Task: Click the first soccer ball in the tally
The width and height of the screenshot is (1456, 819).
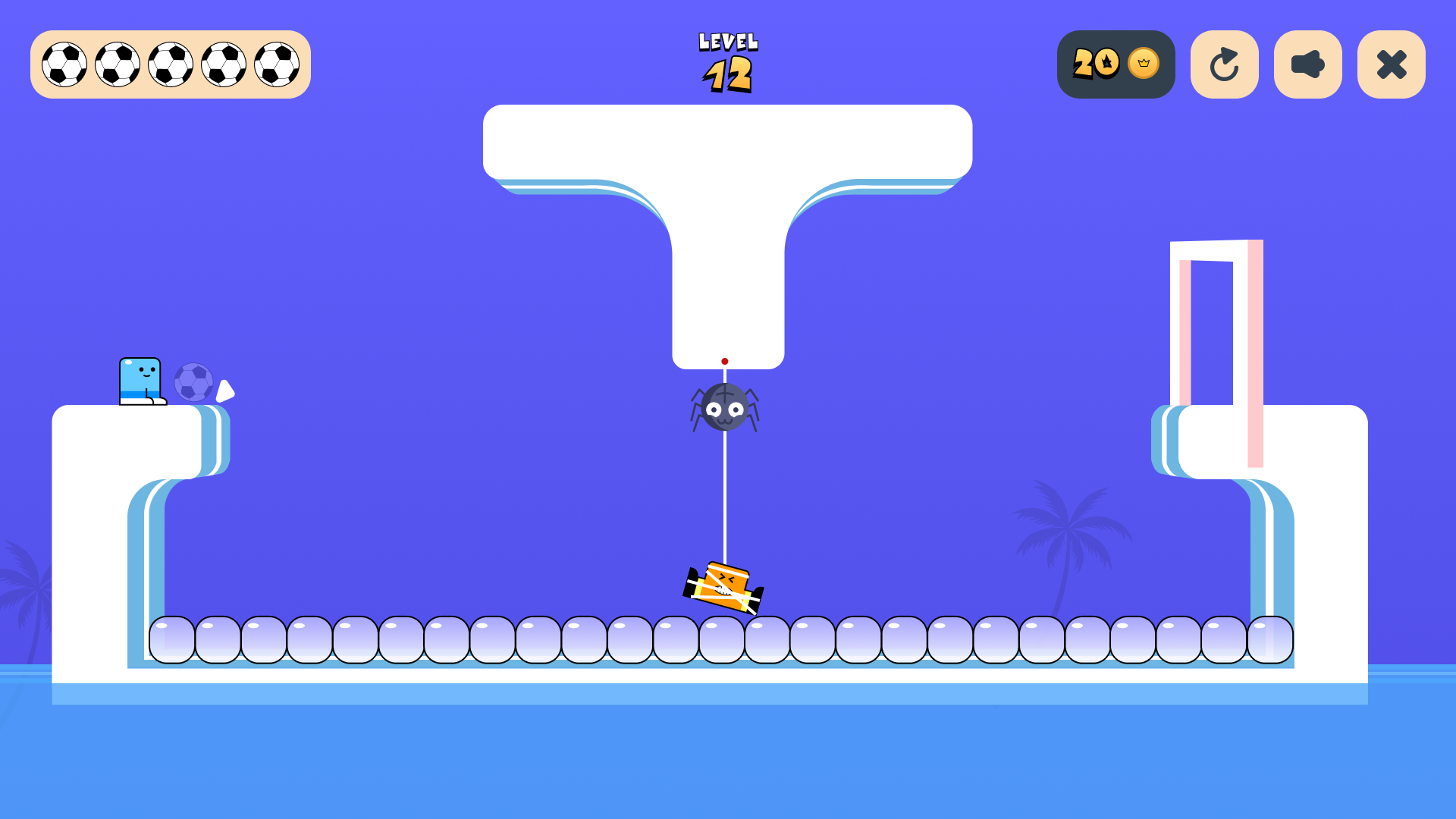Action: coord(65,64)
